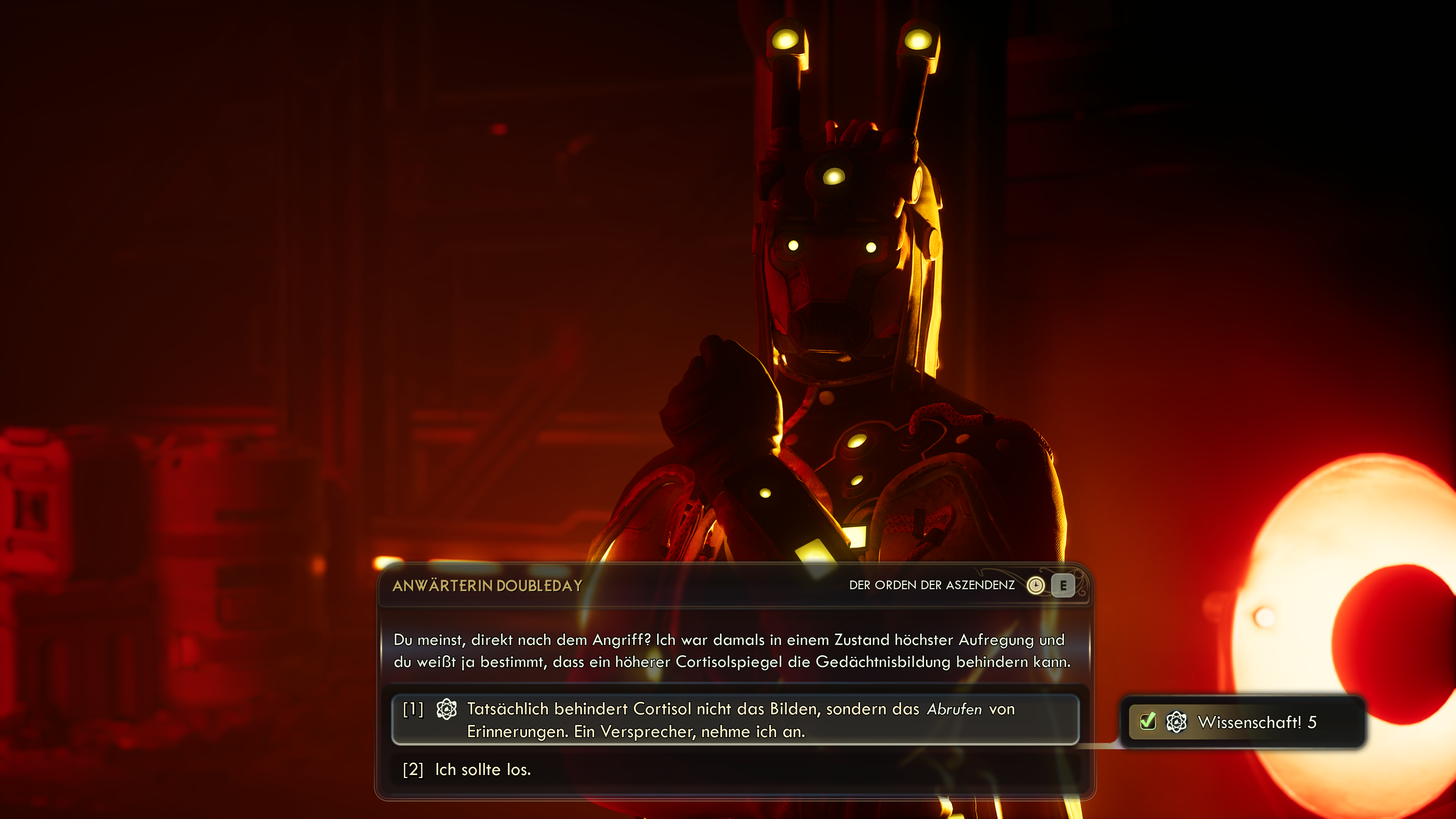
Task: Click the speaker name Anwärterin Doubleday
Action: (x=487, y=586)
